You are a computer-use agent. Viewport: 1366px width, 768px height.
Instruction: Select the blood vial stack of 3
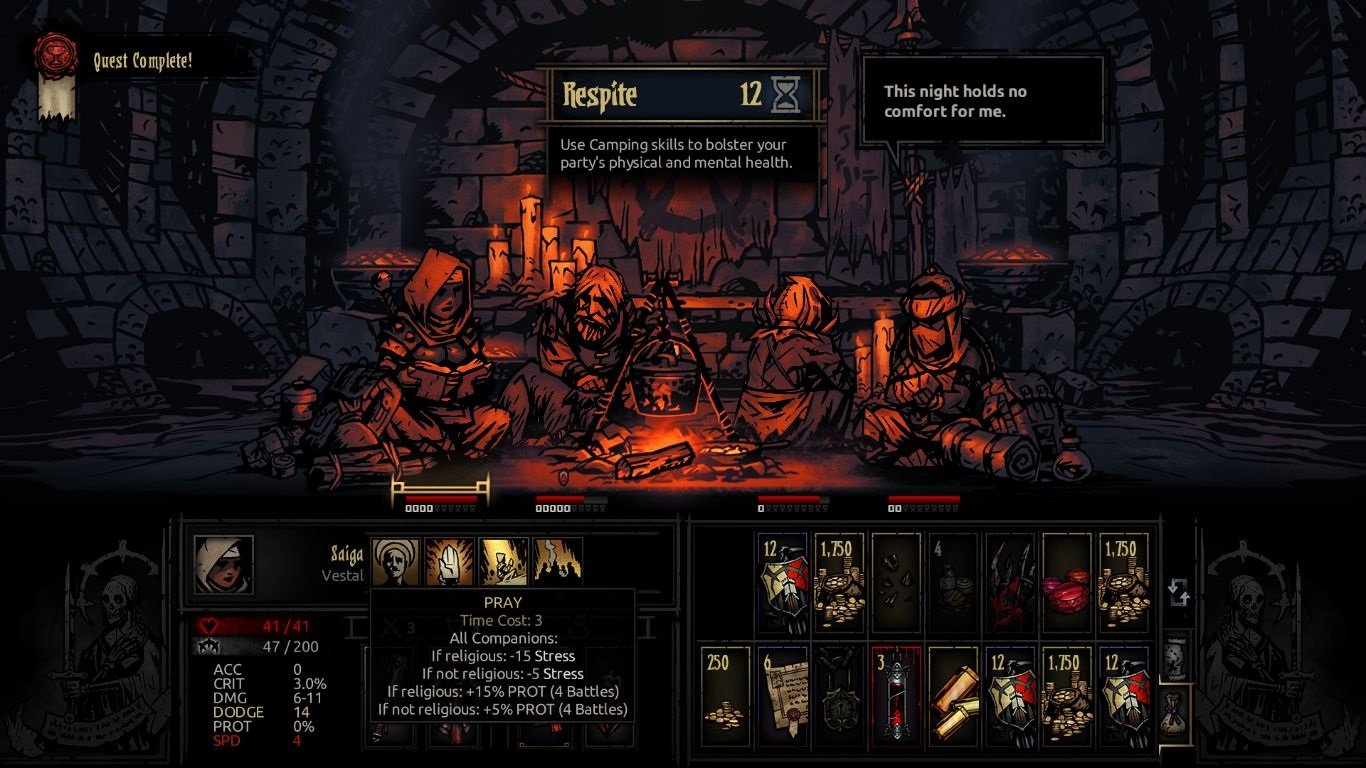point(895,696)
